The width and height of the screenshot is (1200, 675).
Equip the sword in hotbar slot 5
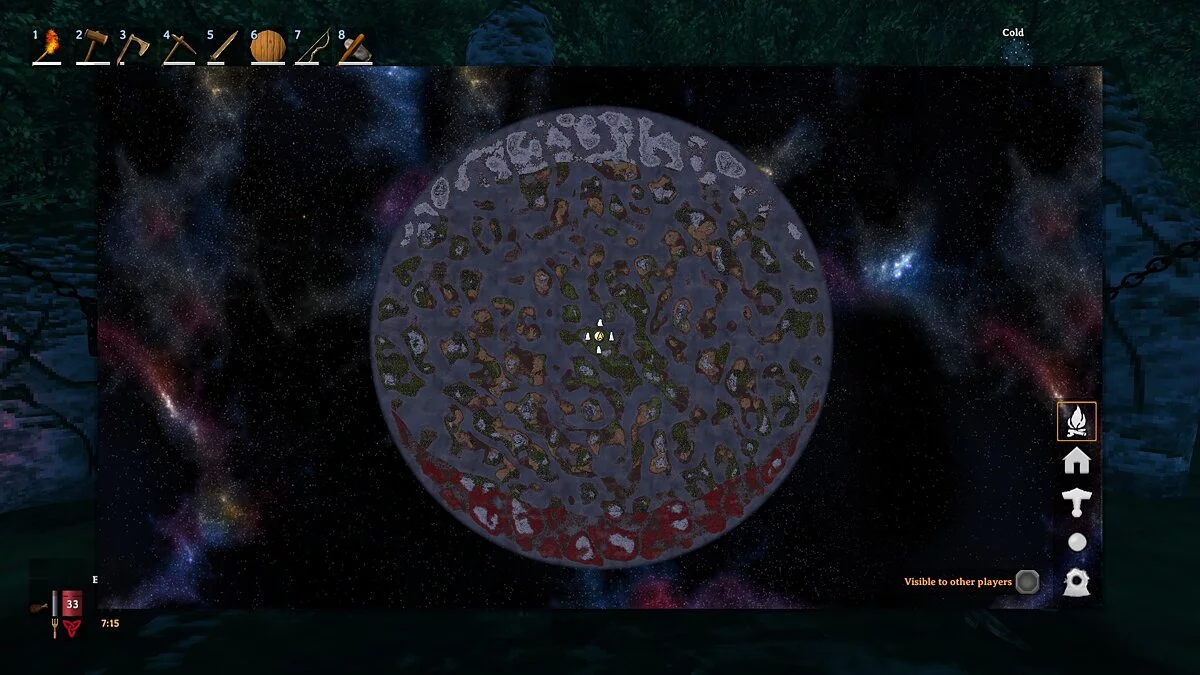(x=223, y=48)
